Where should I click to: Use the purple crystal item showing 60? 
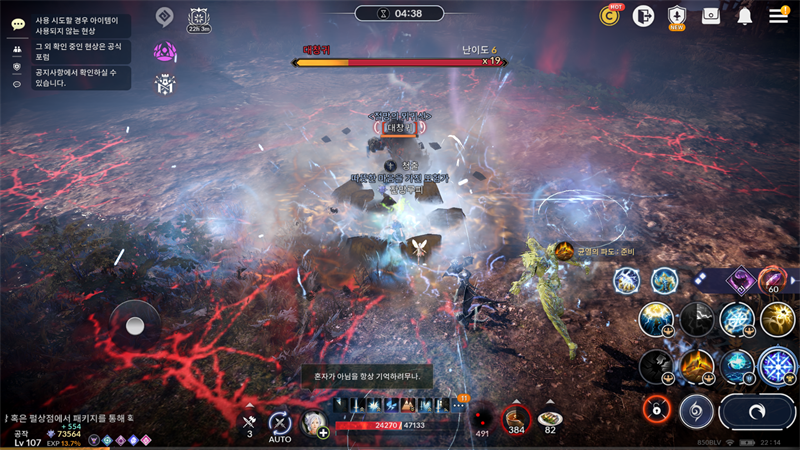pos(772,281)
